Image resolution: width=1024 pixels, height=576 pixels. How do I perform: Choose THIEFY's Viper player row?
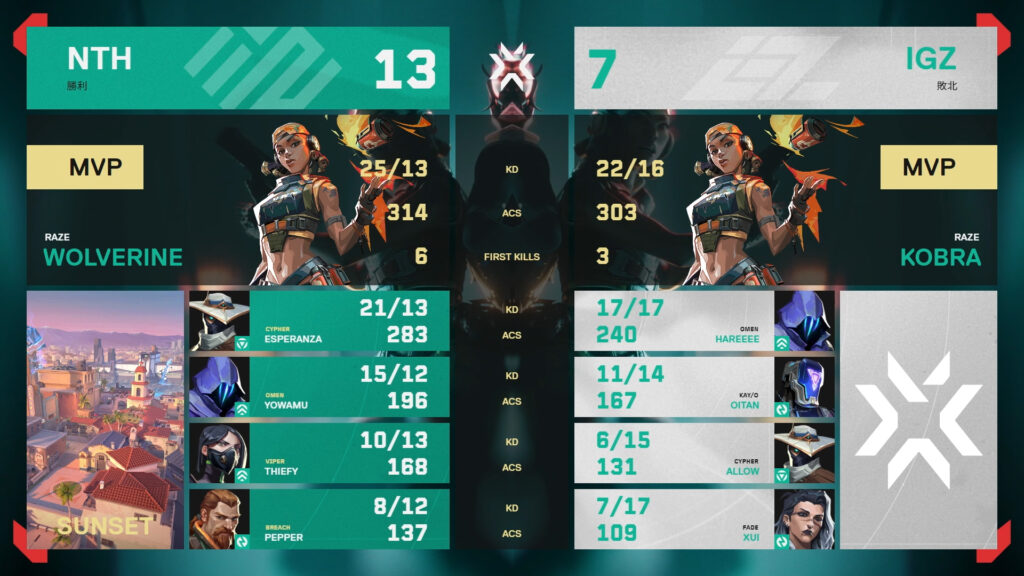pyautogui.click(x=319, y=453)
